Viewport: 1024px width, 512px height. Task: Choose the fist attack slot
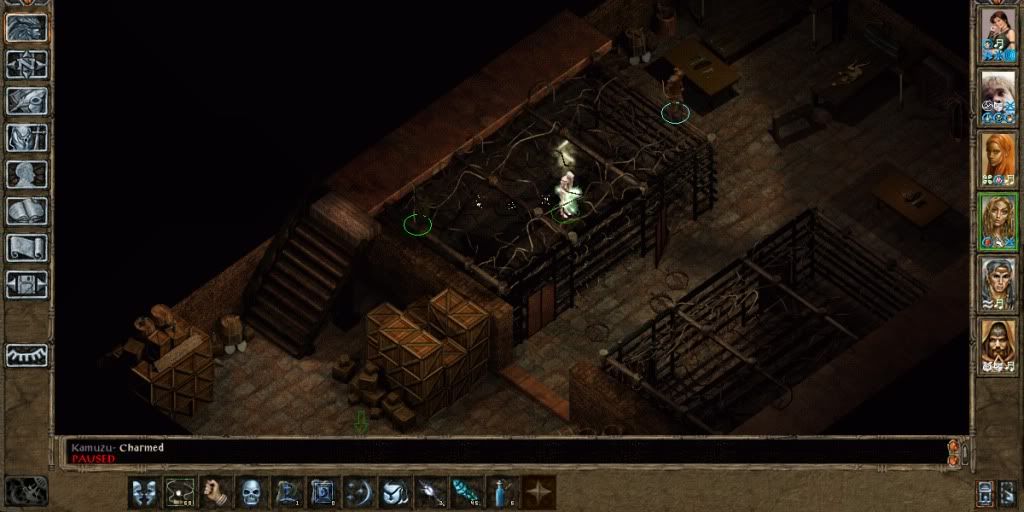(218, 491)
